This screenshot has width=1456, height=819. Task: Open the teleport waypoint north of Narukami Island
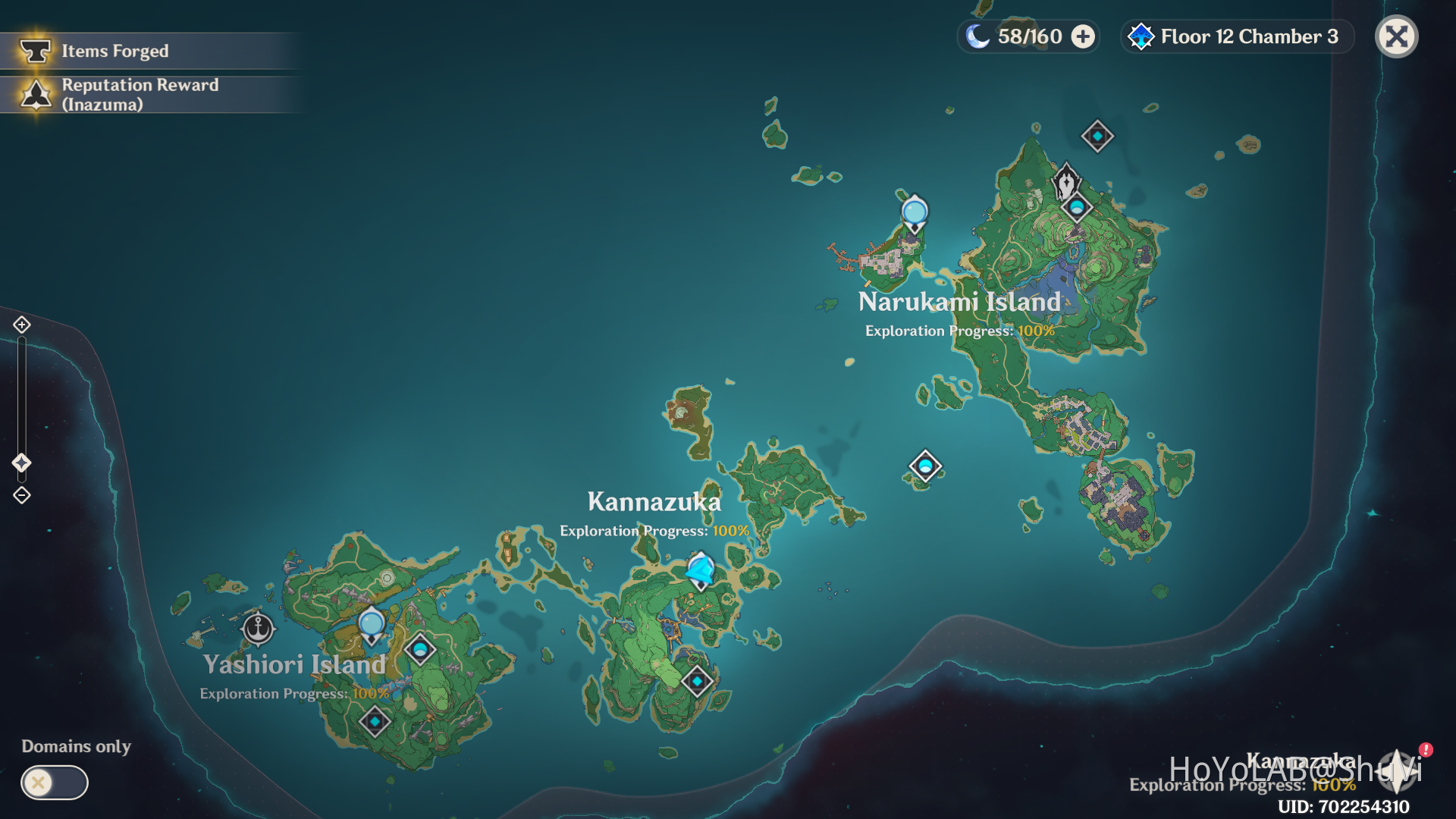pos(1097,136)
